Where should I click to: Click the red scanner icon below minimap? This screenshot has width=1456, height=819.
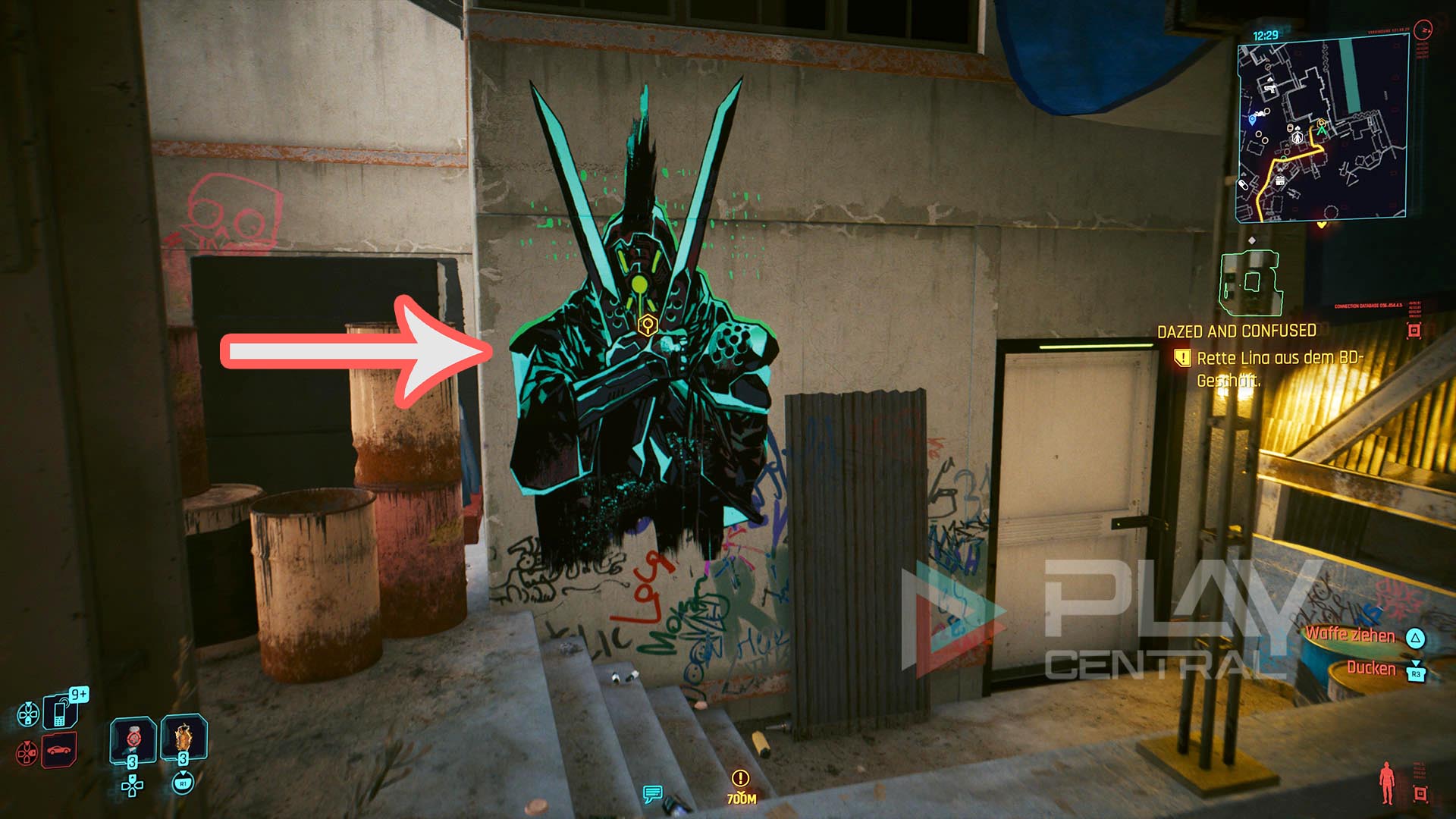click(x=1414, y=331)
